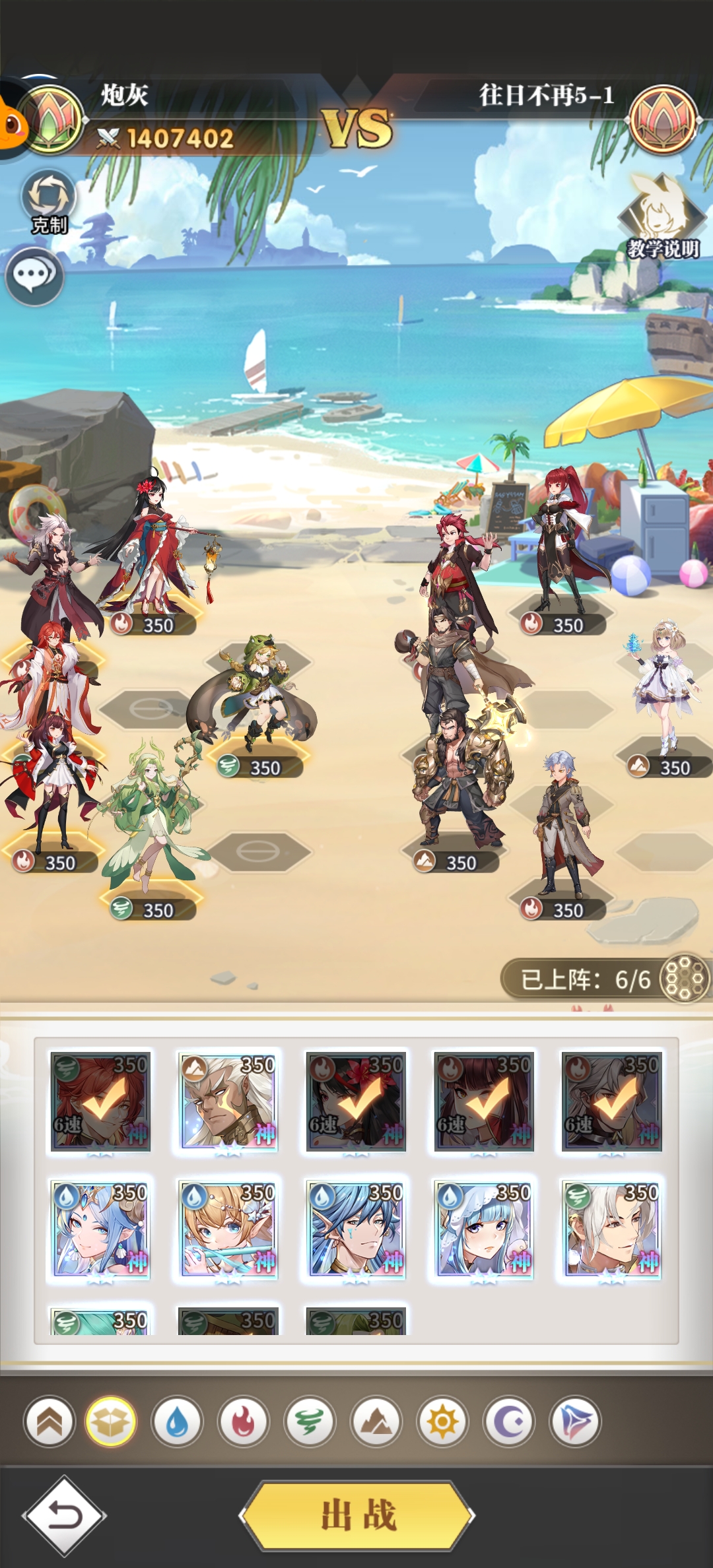The height and width of the screenshot is (1568, 713).
Task: Deselect the checked red-haired wind hero card
Action: pos(100,1101)
